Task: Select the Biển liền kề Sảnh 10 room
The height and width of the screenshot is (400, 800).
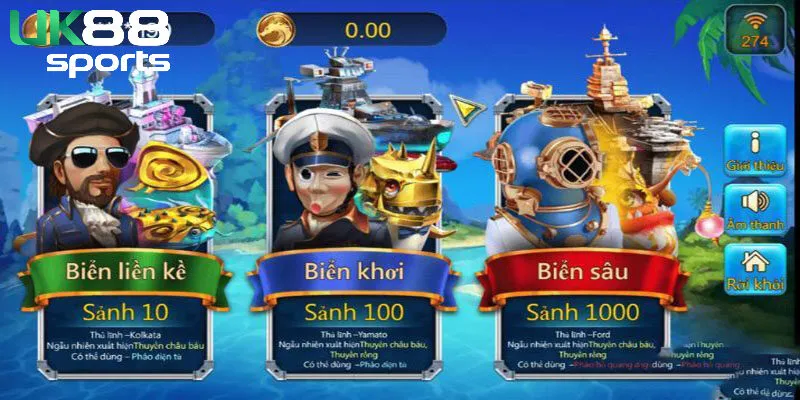Action: (125, 230)
